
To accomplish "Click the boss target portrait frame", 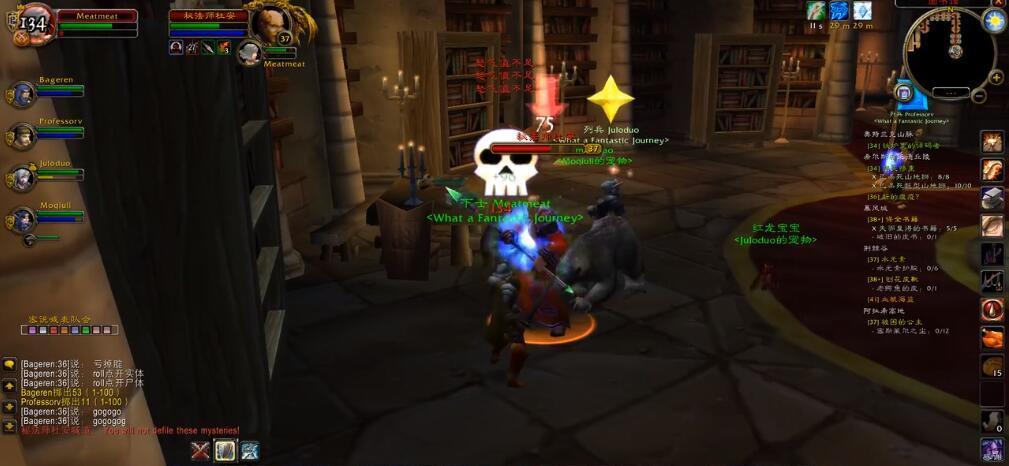I will tap(270, 22).
